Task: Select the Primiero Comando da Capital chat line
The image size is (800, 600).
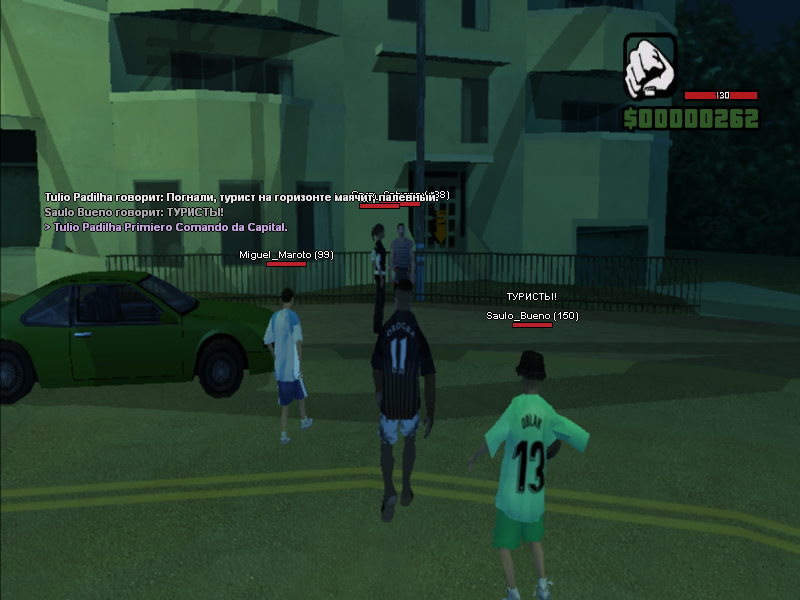Action: [x=165, y=227]
